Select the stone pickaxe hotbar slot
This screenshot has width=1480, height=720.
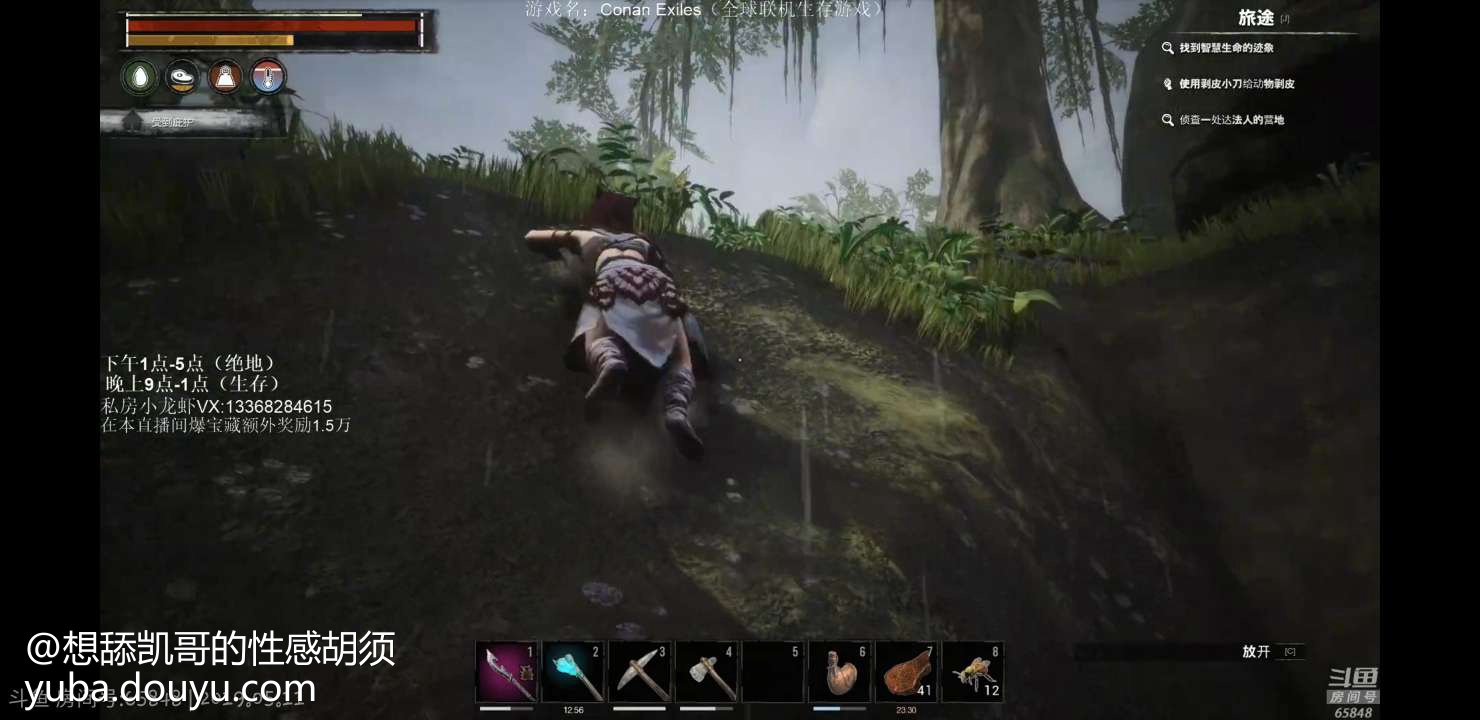(x=640, y=672)
